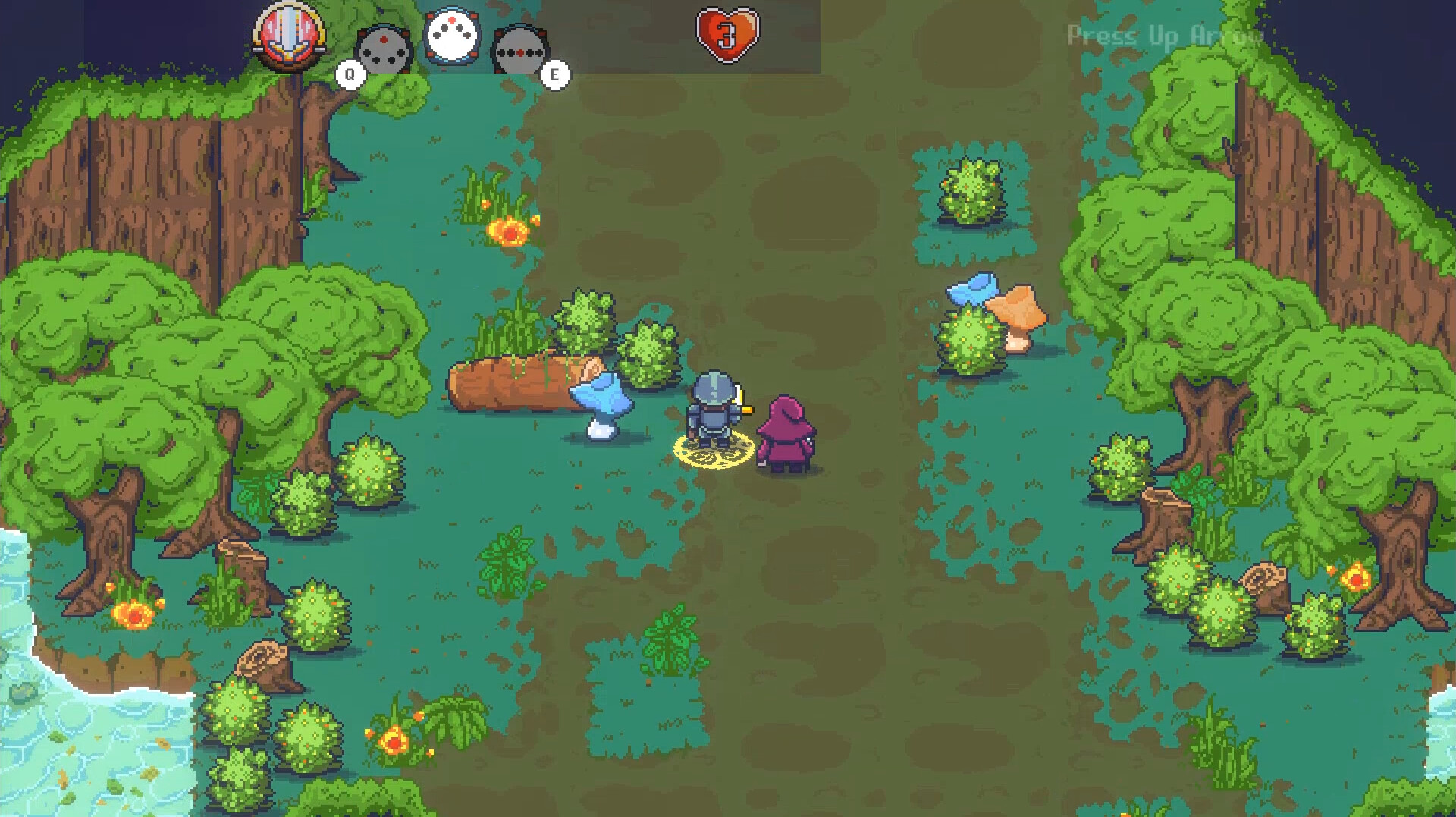Click the knight standing in the magic circle
This screenshot has height=817, width=1456.
click(713, 410)
